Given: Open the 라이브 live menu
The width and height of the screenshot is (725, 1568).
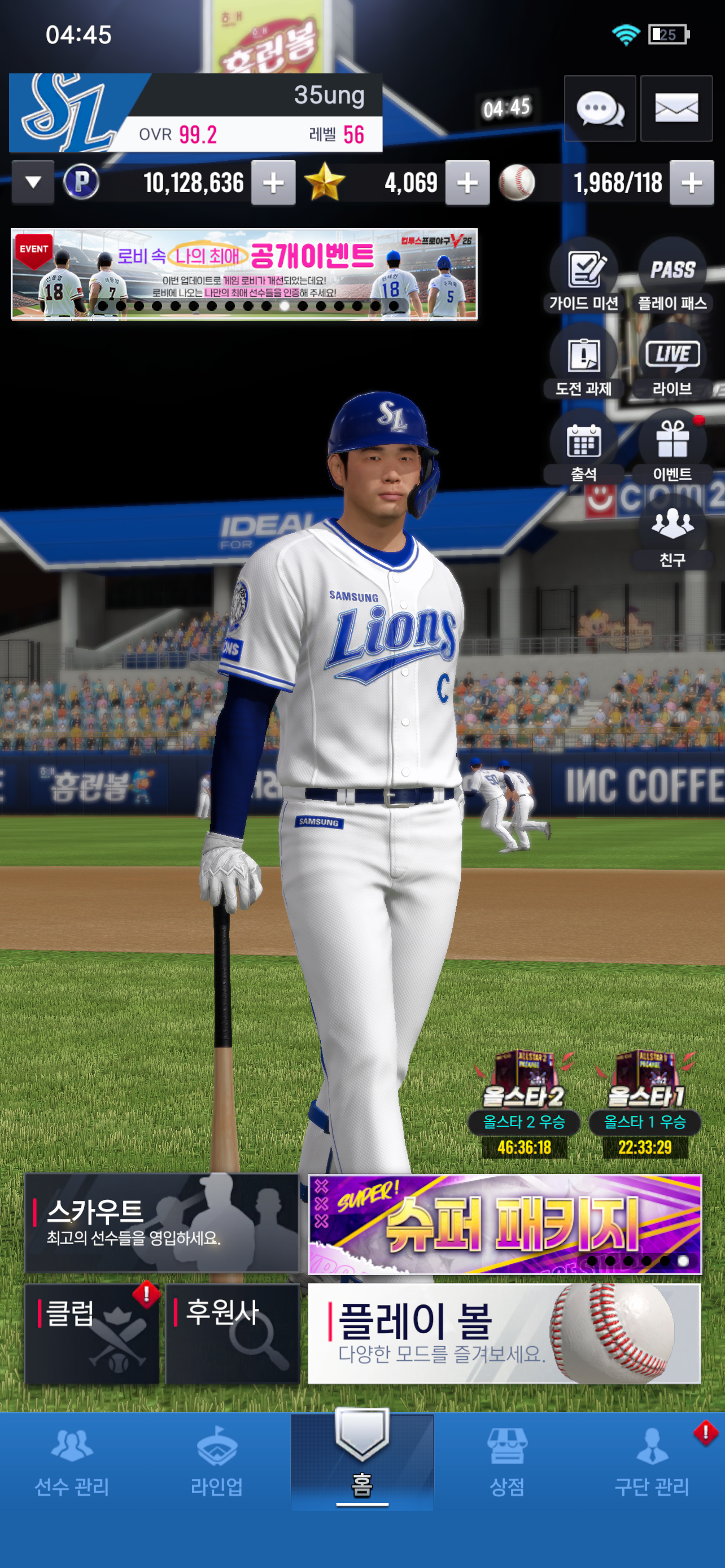Looking at the screenshot, I should [x=672, y=363].
